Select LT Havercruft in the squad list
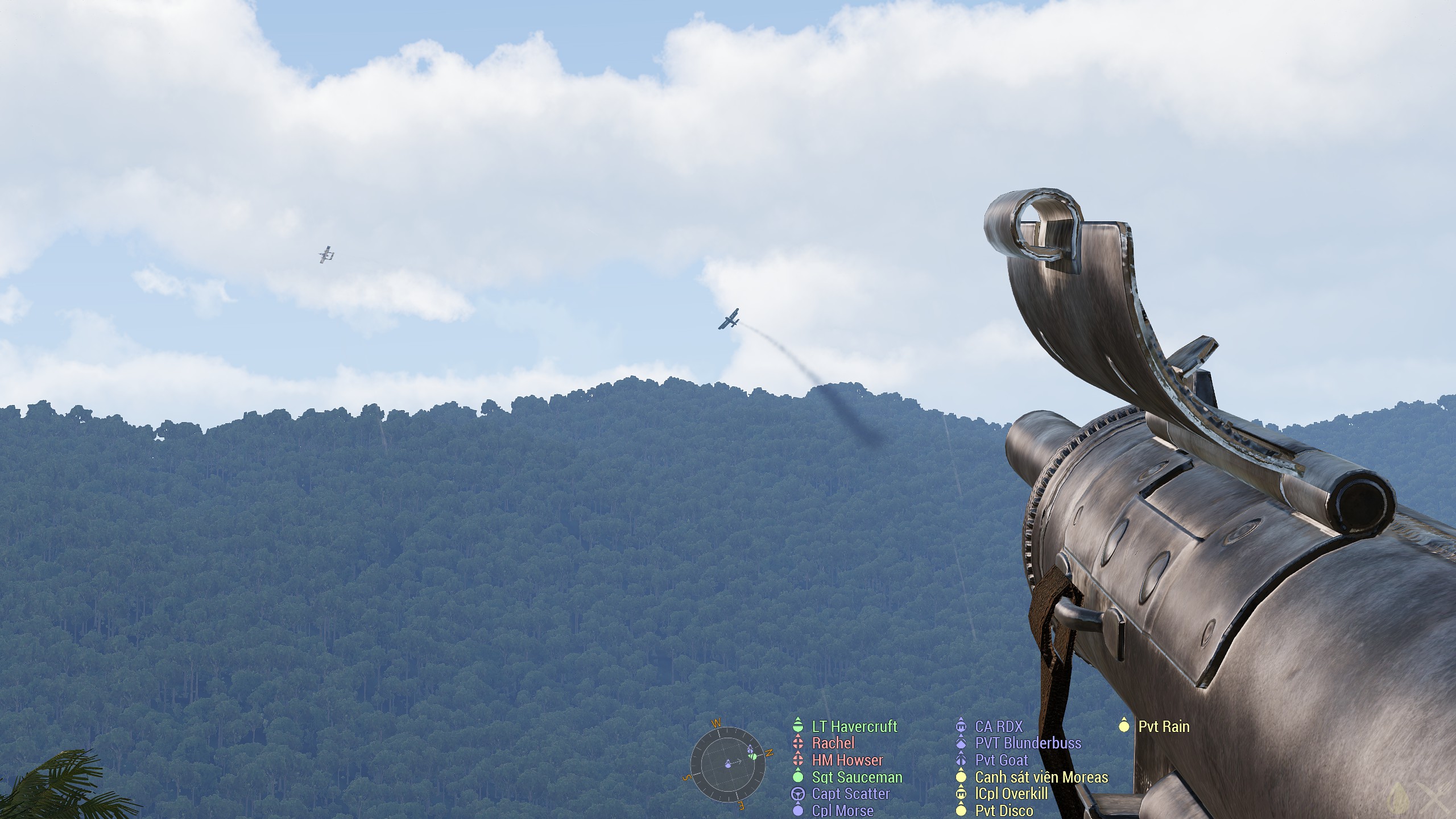1456x819 pixels. coord(854,726)
